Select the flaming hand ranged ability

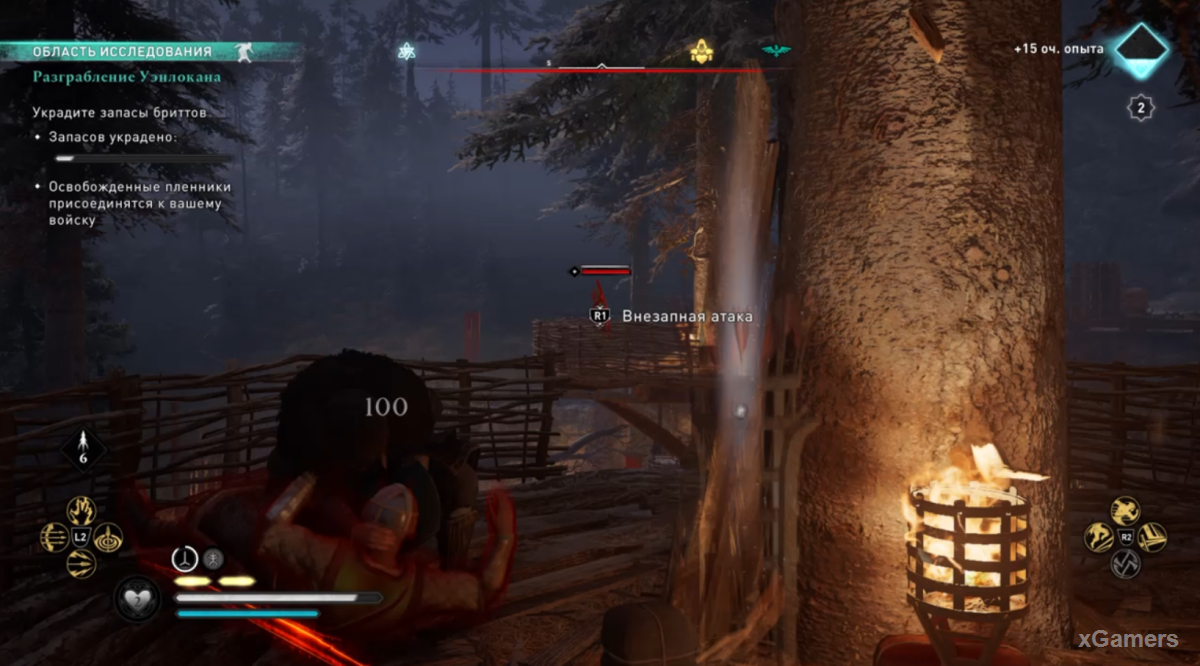[81, 512]
